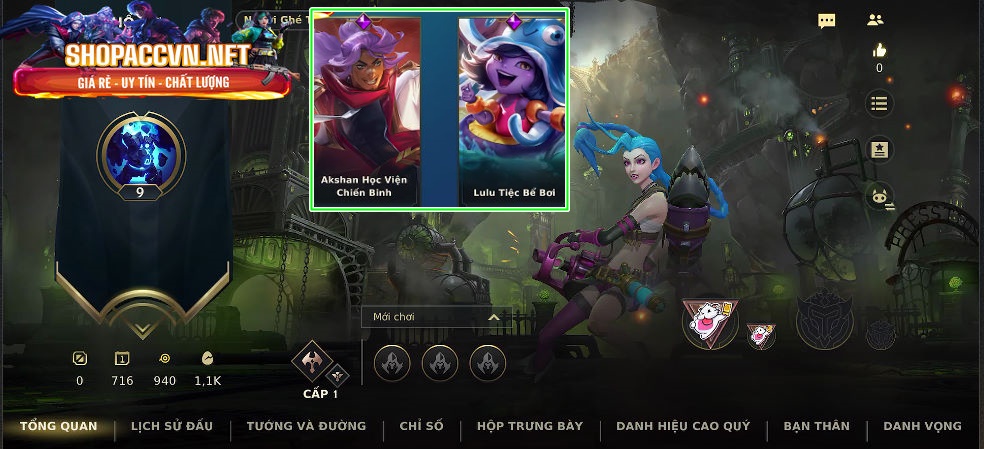Show the Chỉ Số tab
984x449 pixels.
(421, 426)
